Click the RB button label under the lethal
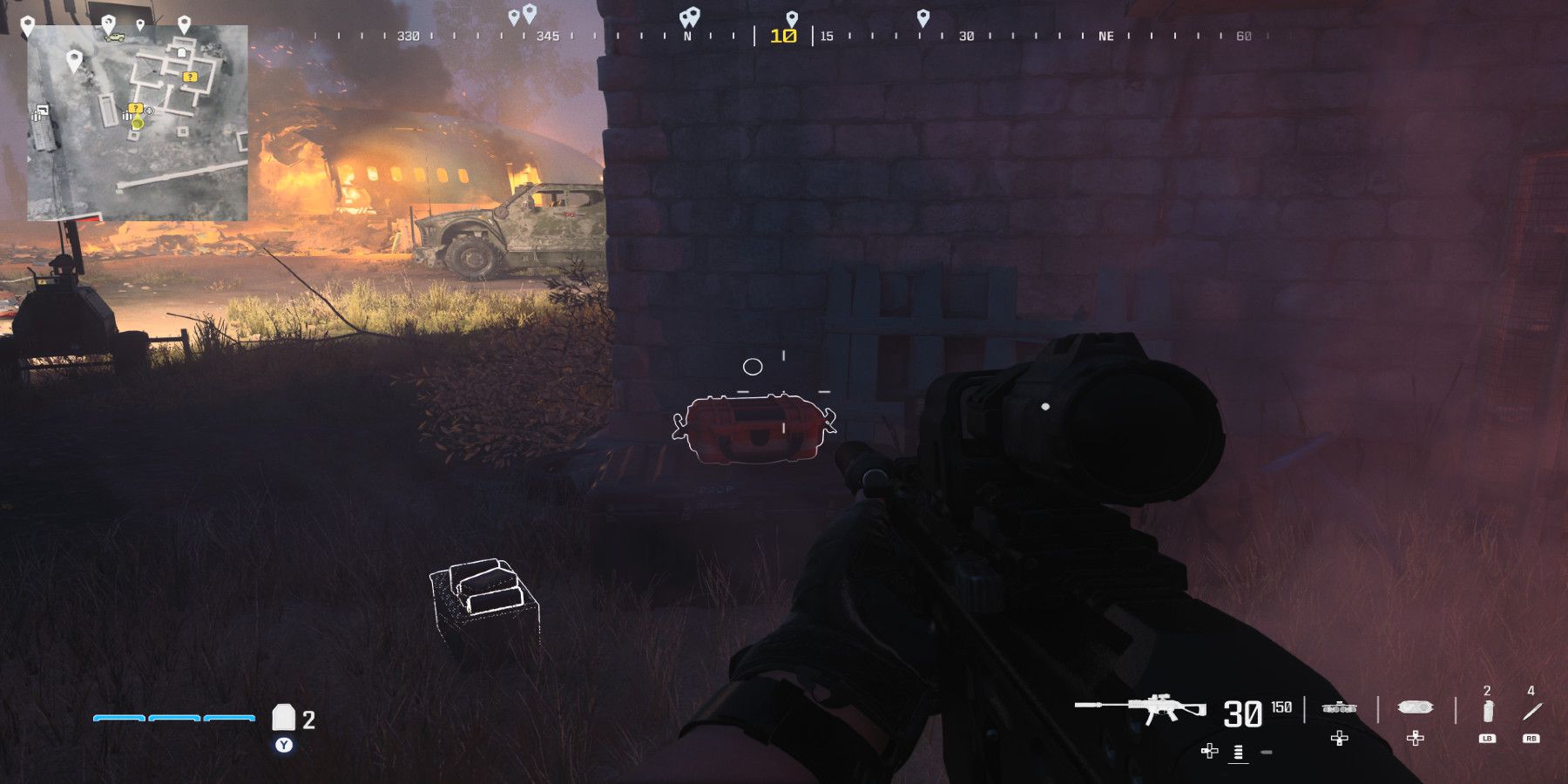Image resolution: width=1568 pixels, height=784 pixels. tap(1531, 738)
